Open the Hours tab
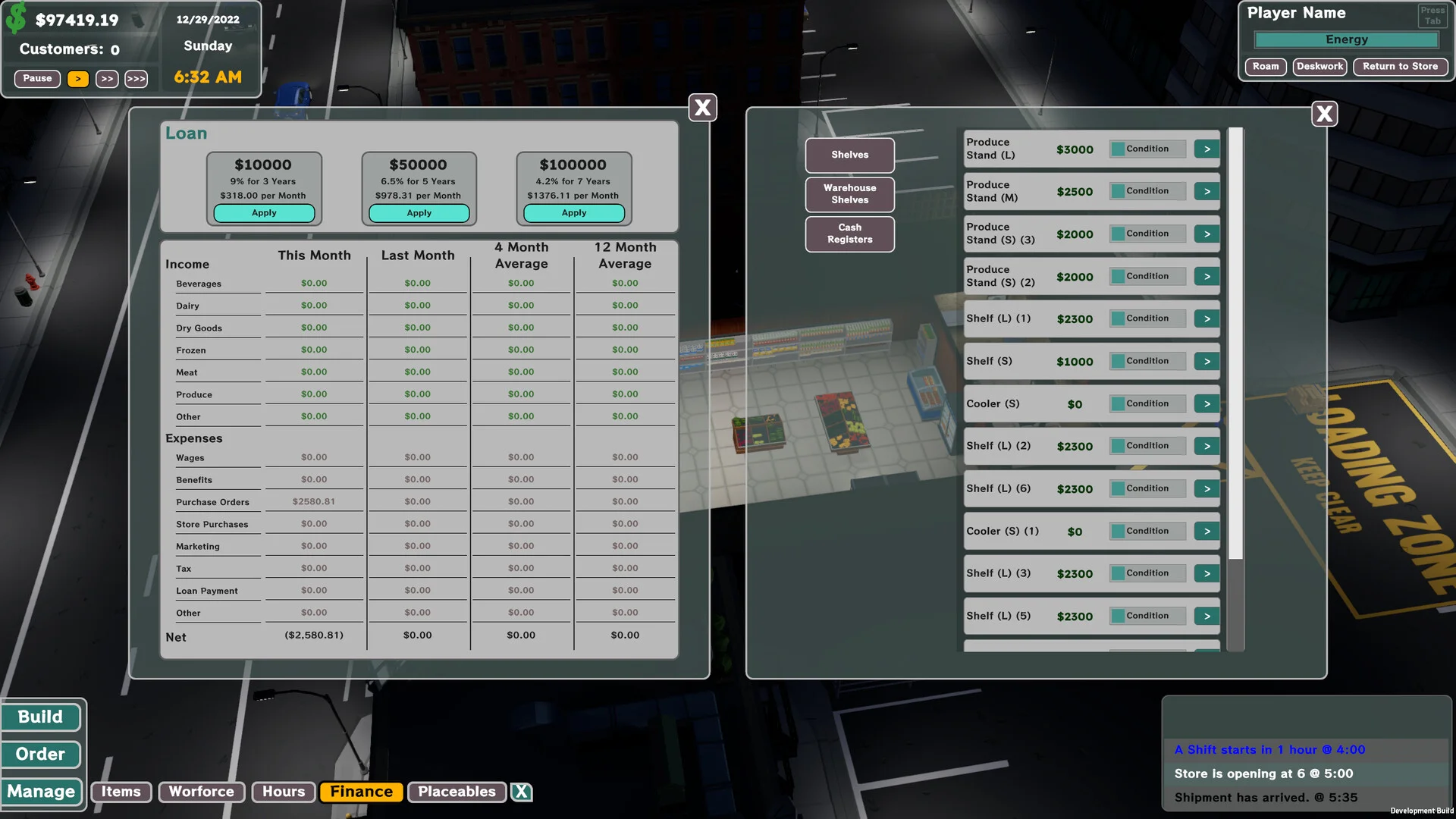The image size is (1456, 819). click(284, 792)
